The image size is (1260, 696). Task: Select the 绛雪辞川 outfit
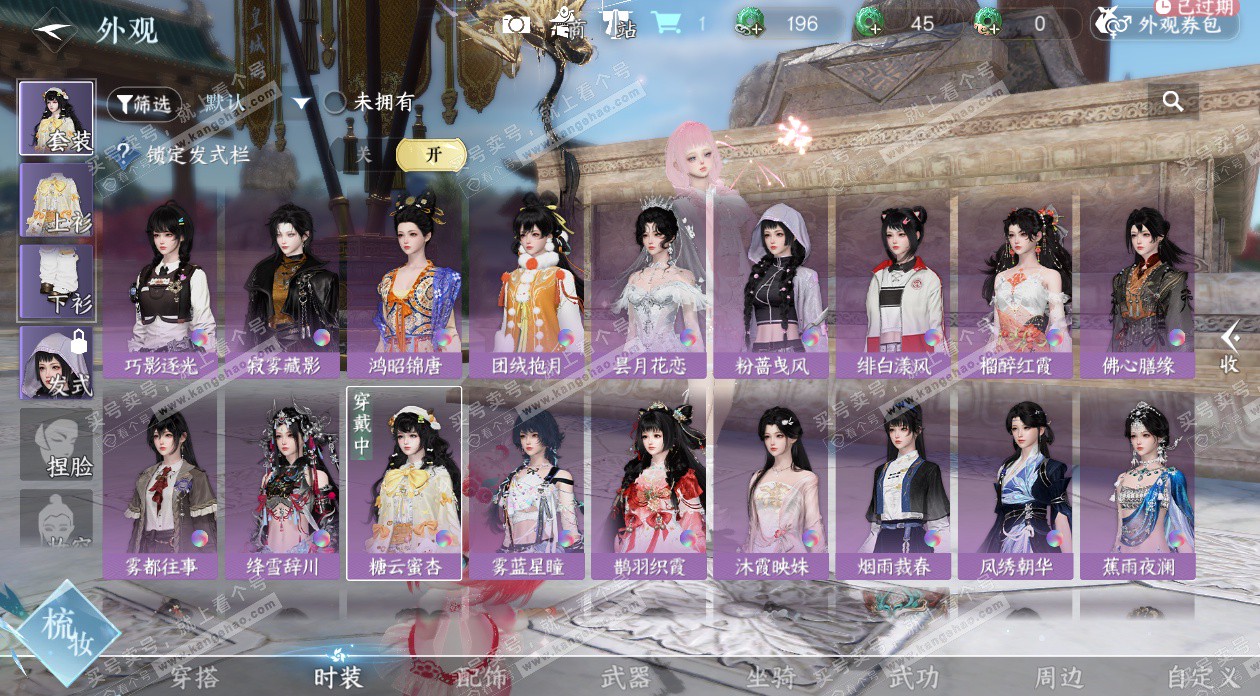point(282,485)
